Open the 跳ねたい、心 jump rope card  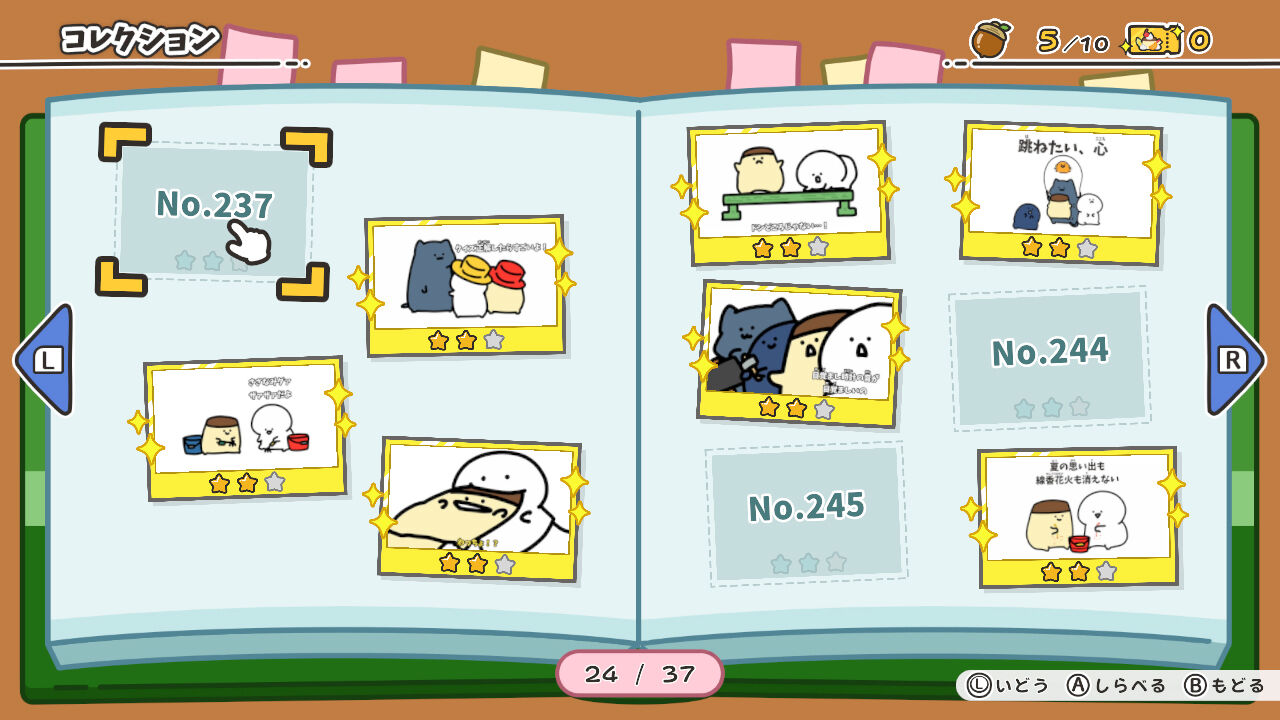pyautogui.click(x=1062, y=190)
